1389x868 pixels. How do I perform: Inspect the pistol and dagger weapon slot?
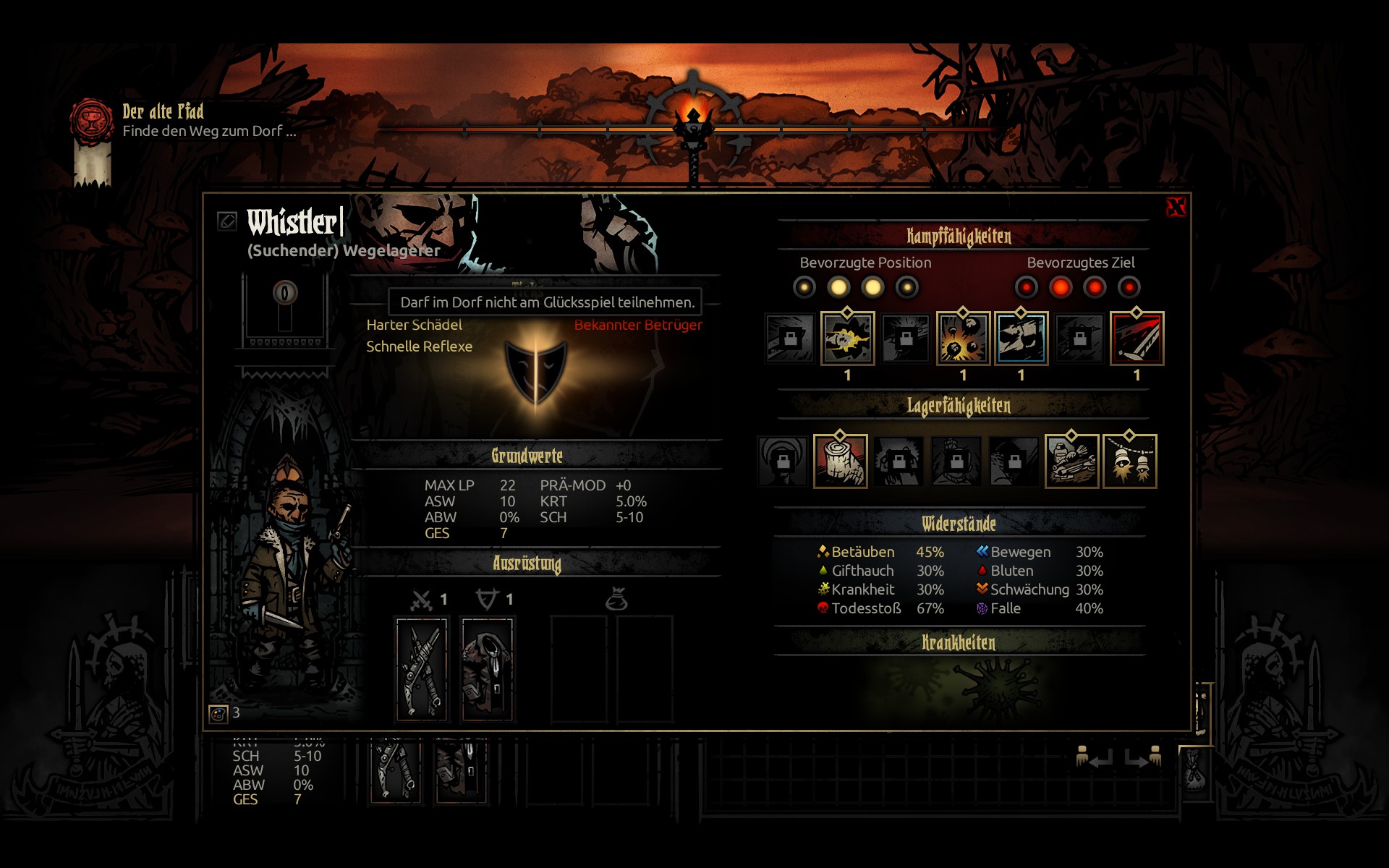(422, 669)
